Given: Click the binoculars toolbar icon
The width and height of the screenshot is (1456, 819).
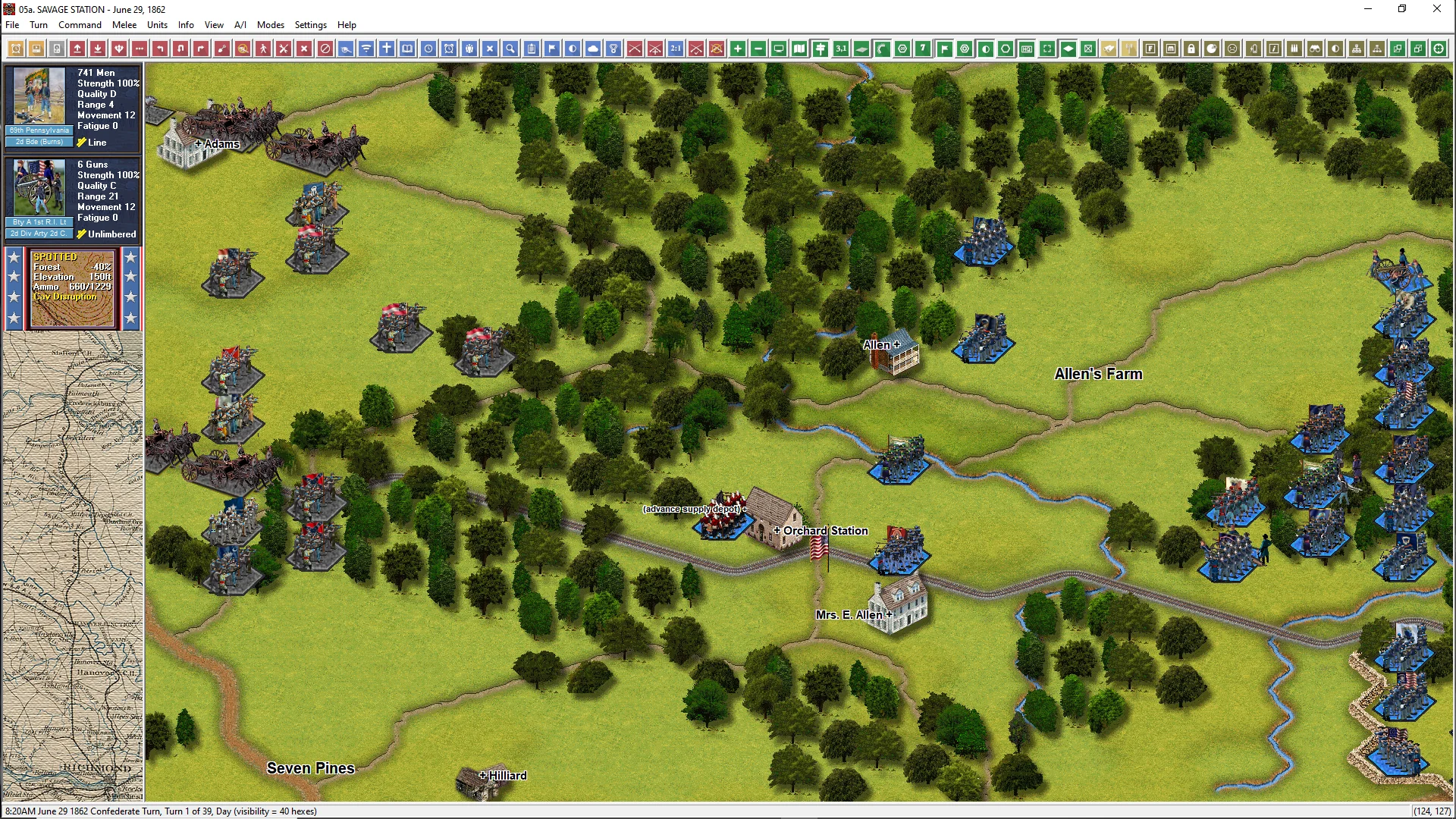Looking at the screenshot, I should pos(1315,49).
